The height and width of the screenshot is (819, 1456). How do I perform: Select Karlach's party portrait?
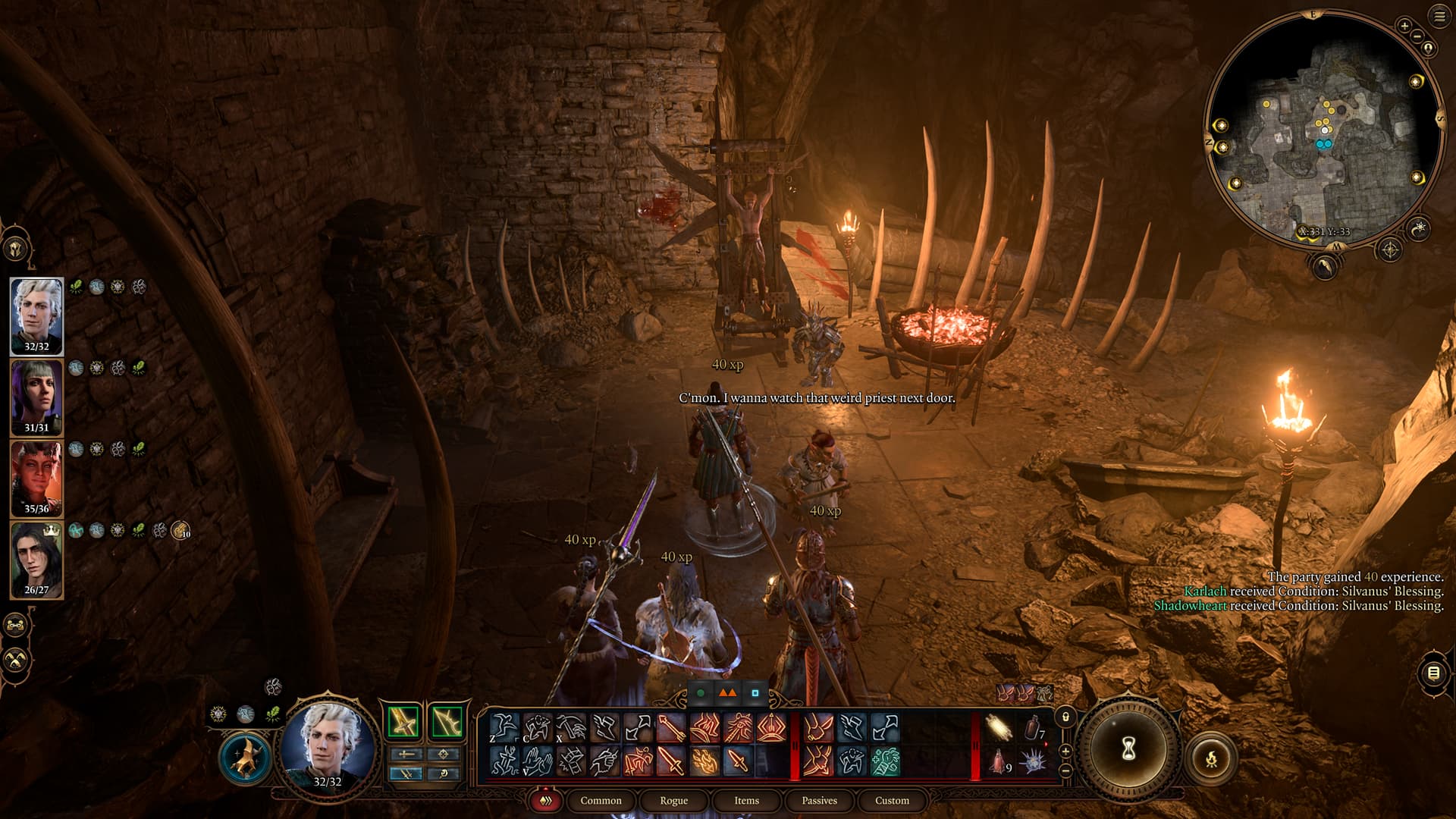pos(36,478)
